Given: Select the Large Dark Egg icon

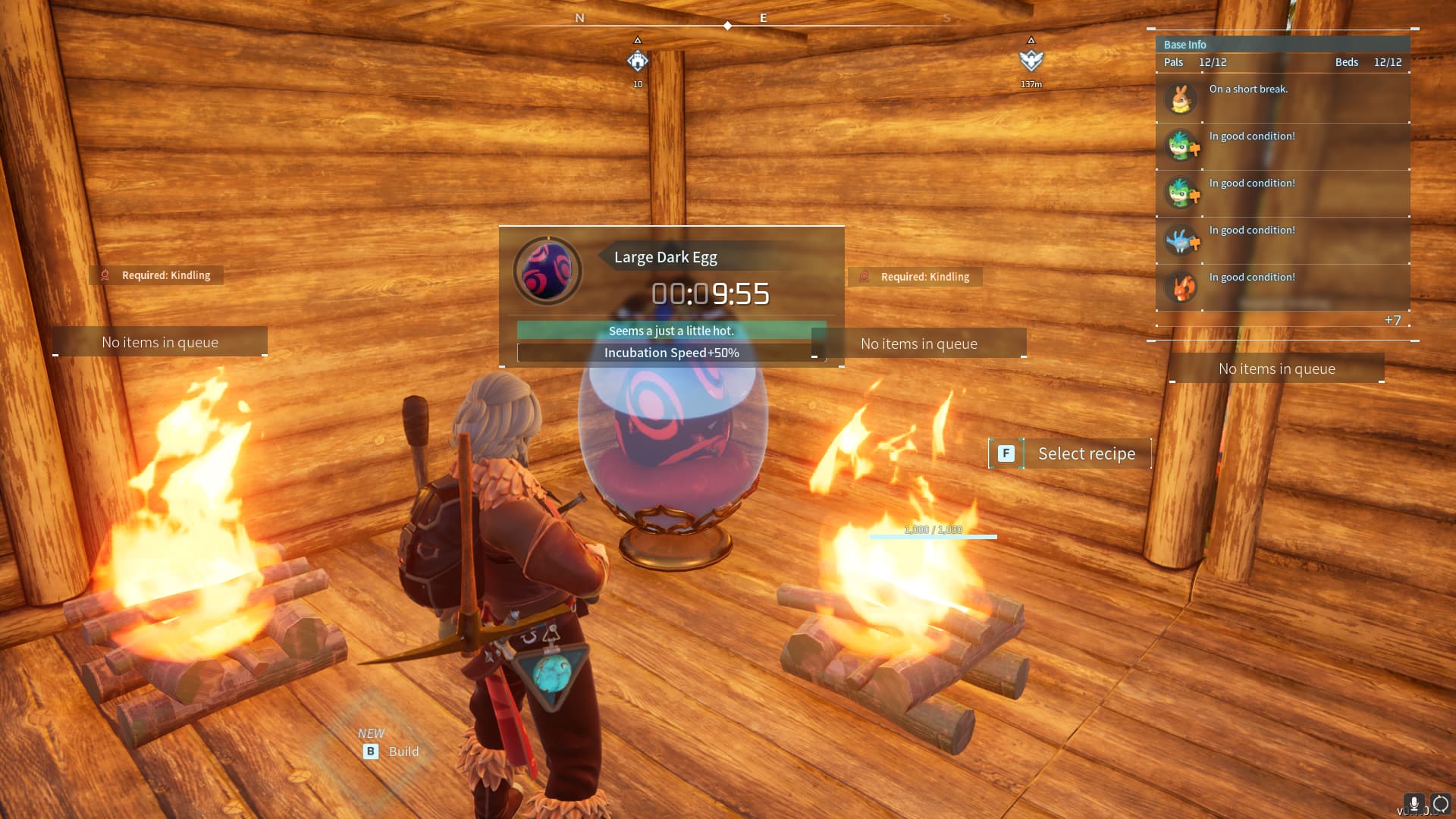Looking at the screenshot, I should tap(548, 271).
